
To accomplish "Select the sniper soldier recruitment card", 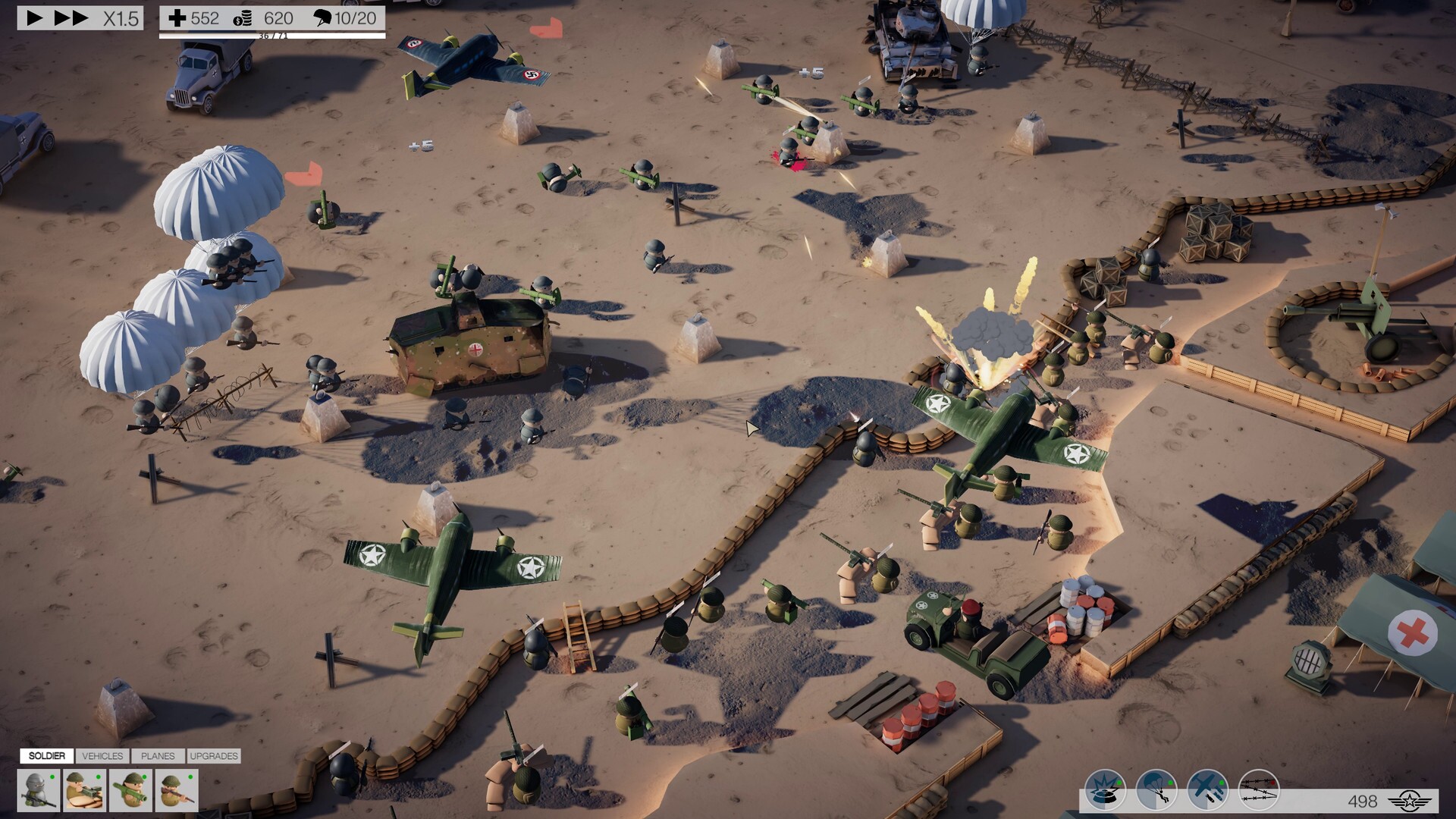I will coord(39,790).
